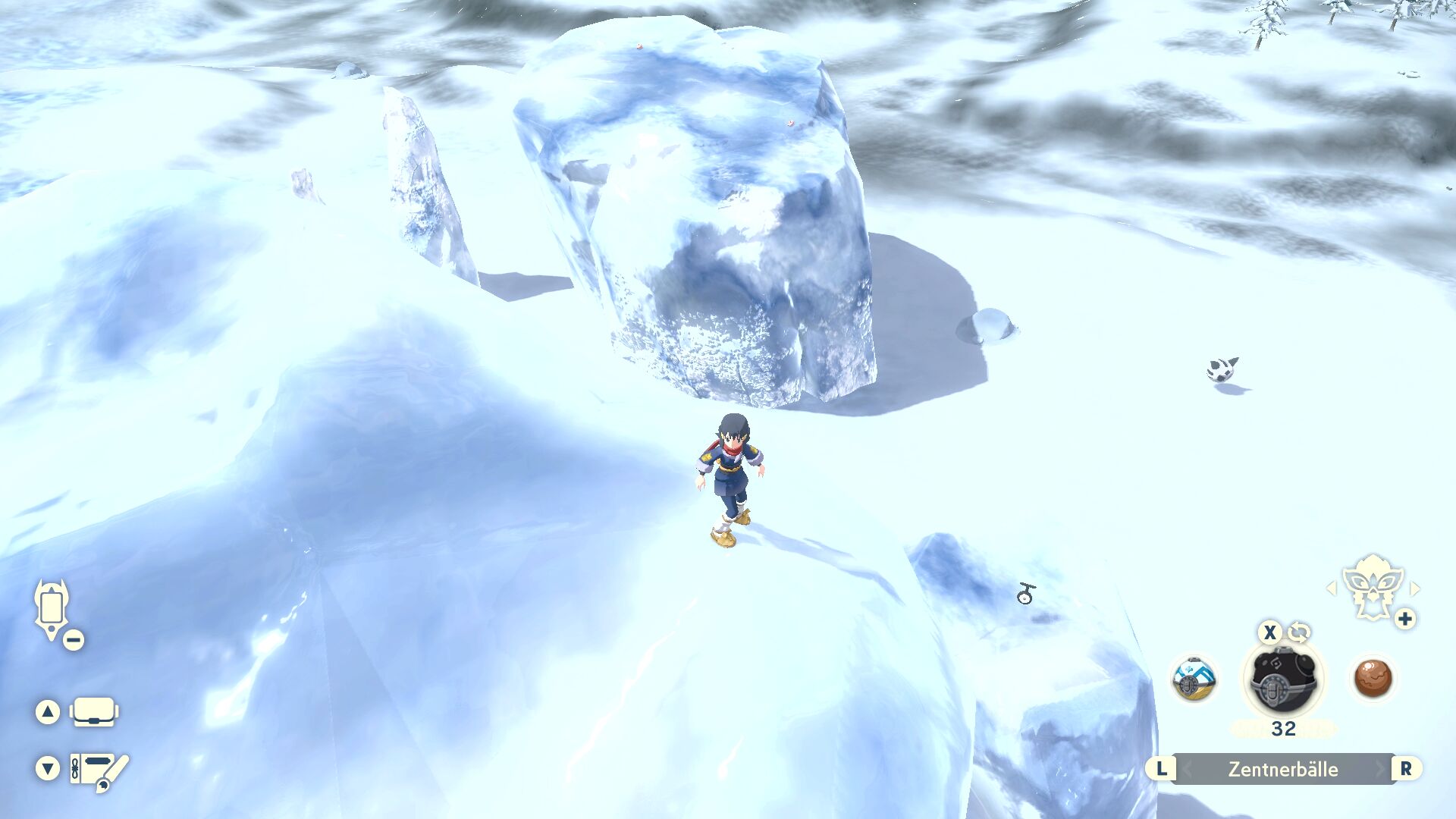The width and height of the screenshot is (1456, 819).
Task: Click the Braviary ride Pokémon icon
Action: (1372, 585)
